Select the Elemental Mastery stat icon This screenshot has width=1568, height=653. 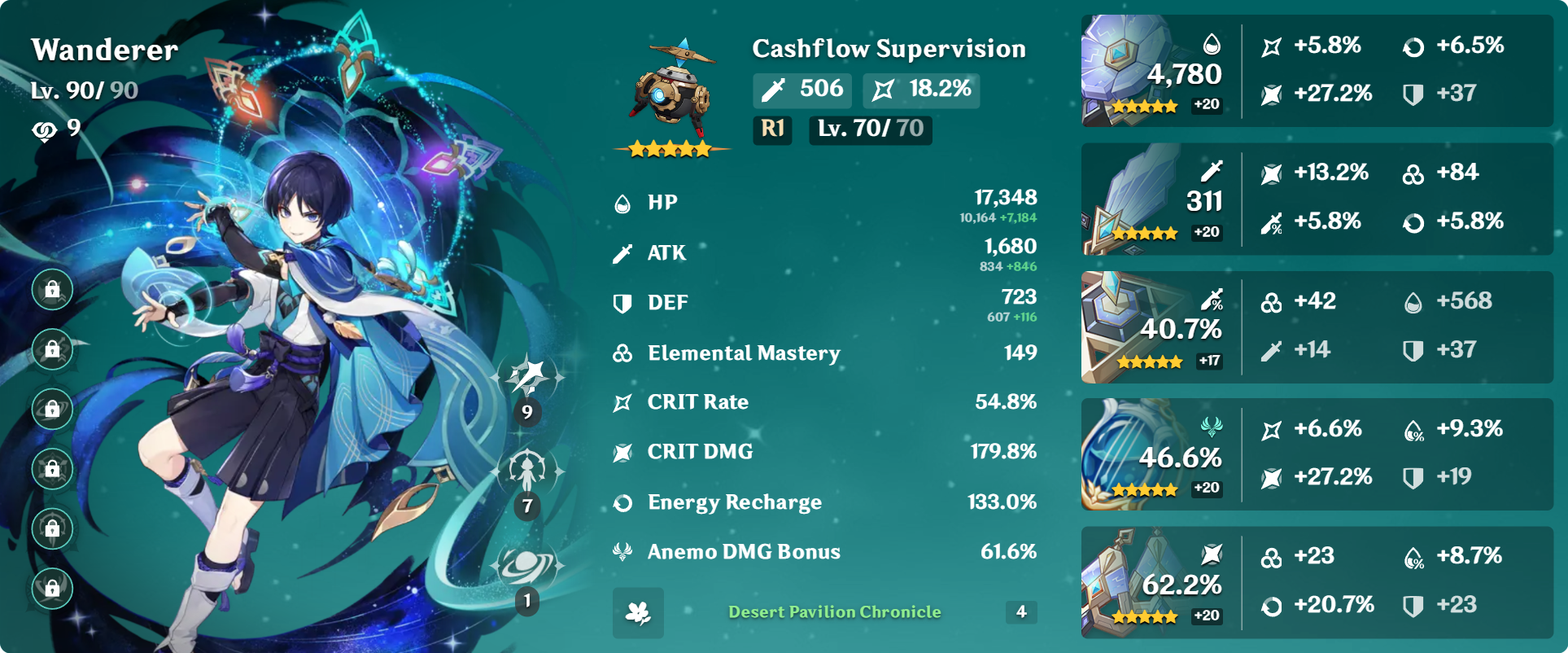point(622,353)
